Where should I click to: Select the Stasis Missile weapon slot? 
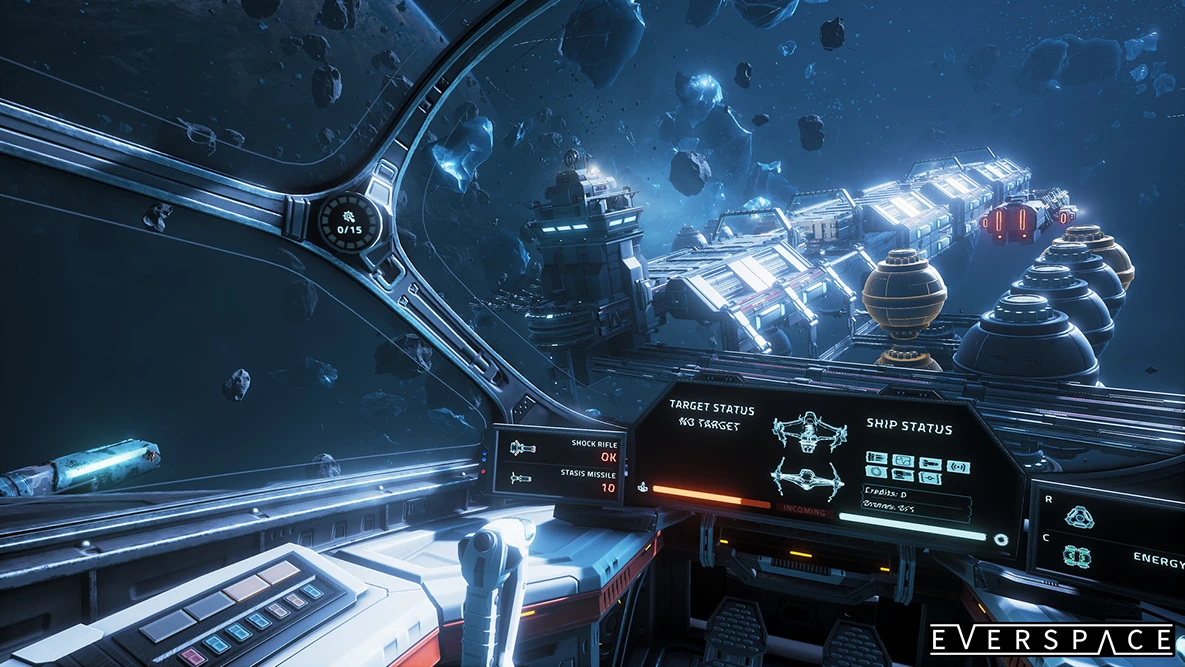563,480
